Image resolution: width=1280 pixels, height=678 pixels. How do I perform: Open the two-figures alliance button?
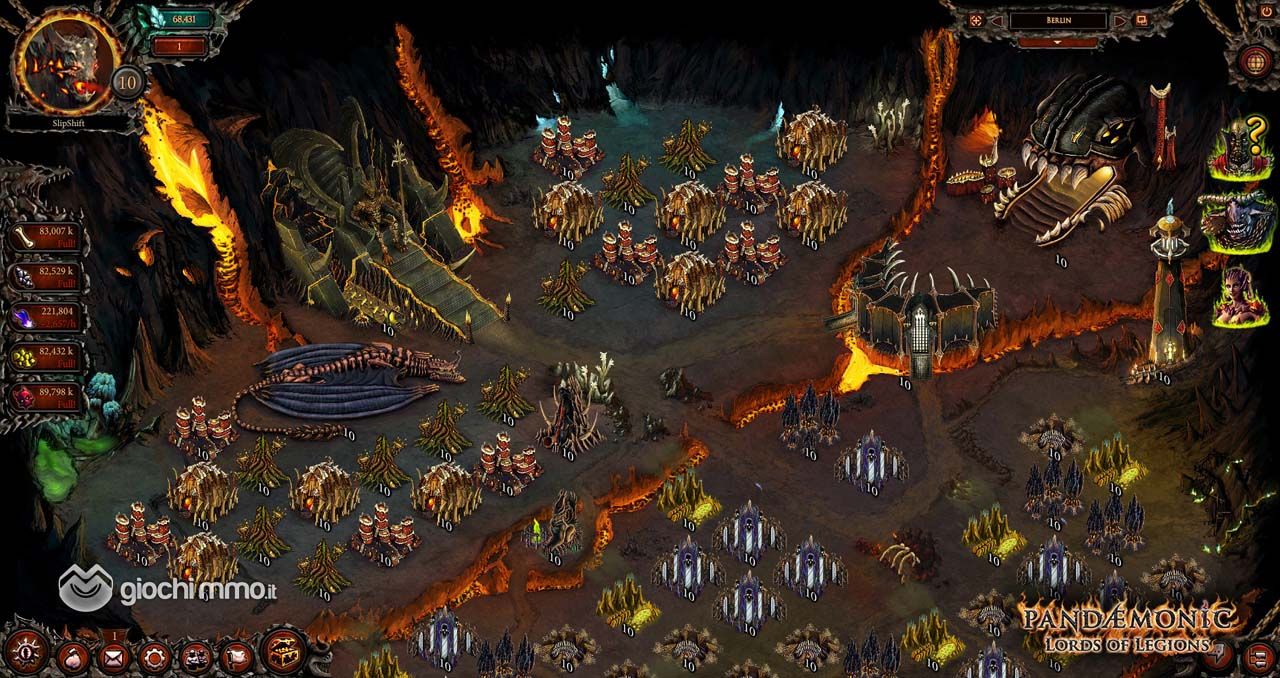click(195, 657)
